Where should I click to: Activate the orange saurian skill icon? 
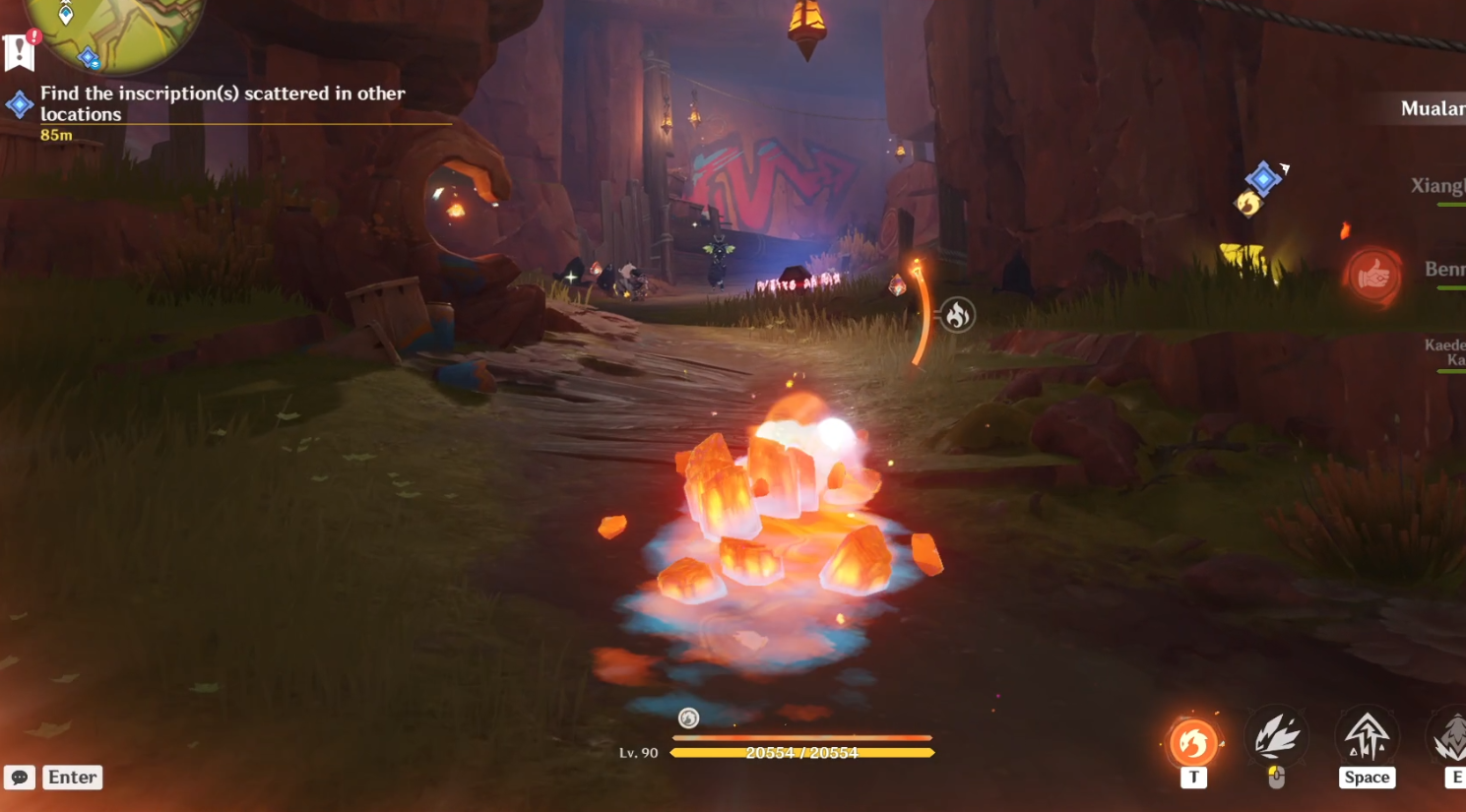click(x=1193, y=741)
